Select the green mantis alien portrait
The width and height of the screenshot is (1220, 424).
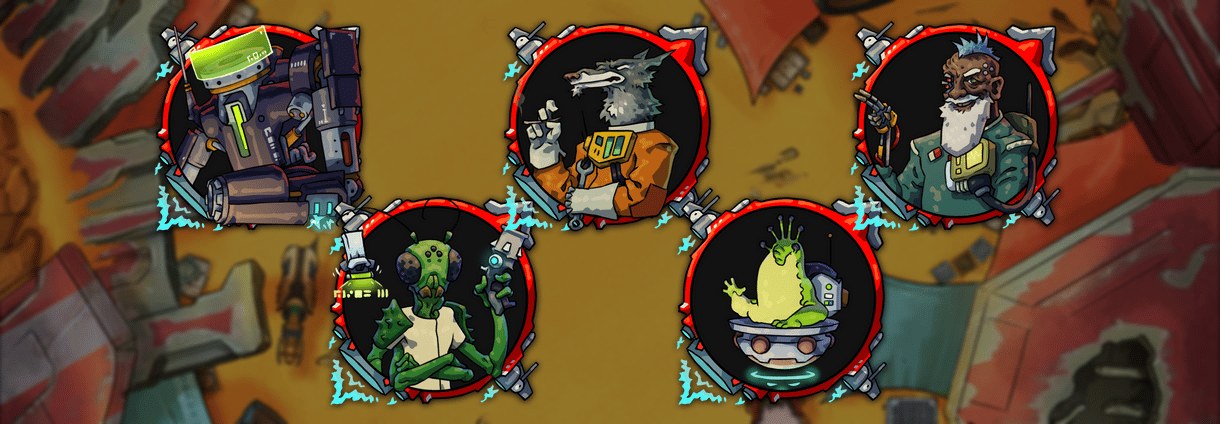432,300
